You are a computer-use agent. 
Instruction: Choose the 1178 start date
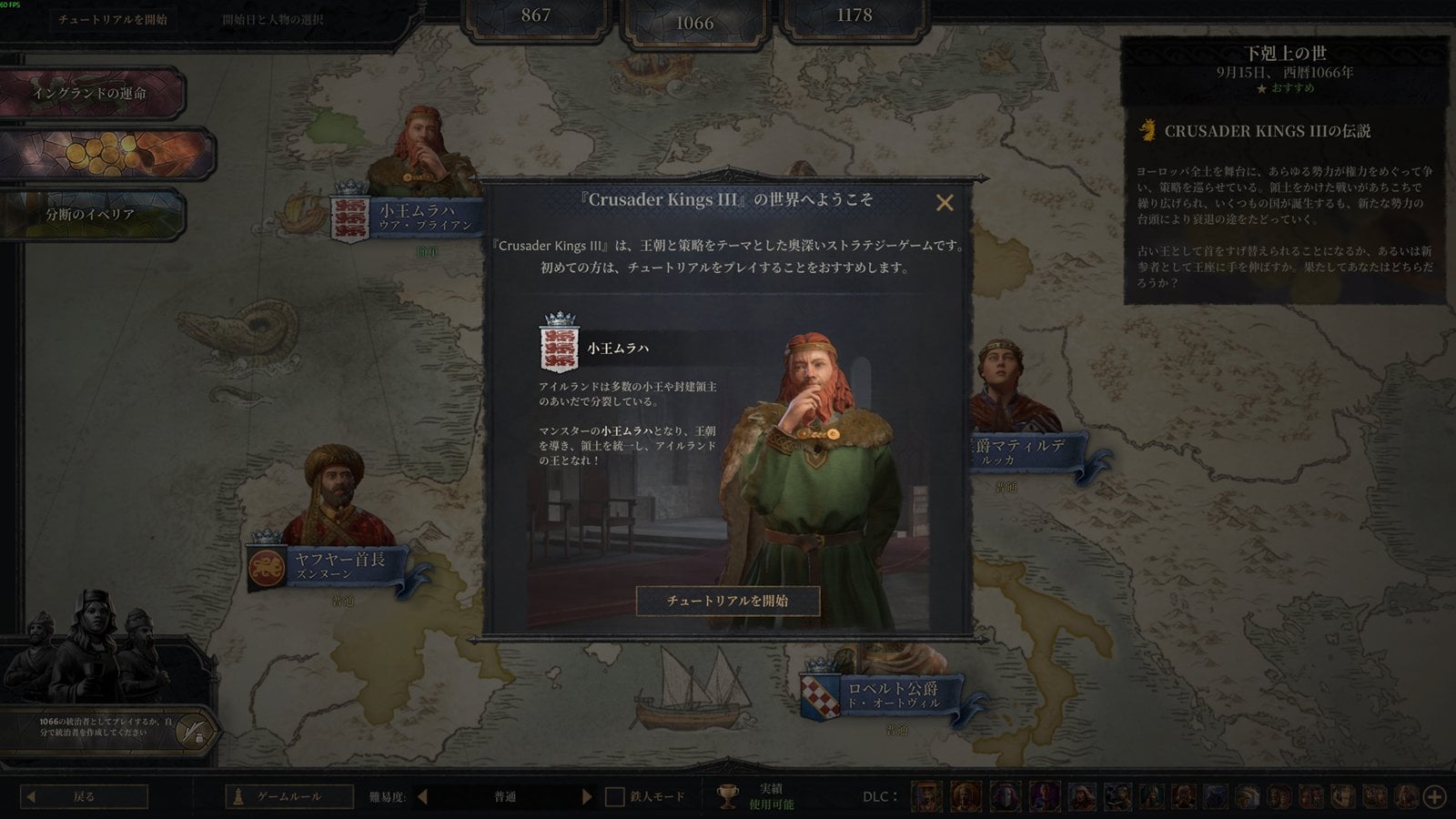coord(854,16)
